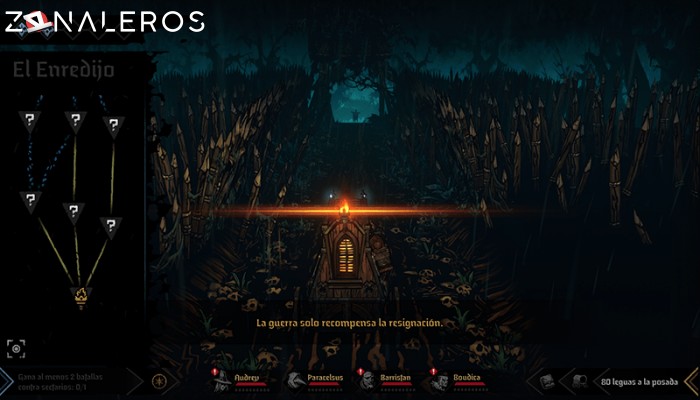Click the torch node on the route map

point(79,296)
